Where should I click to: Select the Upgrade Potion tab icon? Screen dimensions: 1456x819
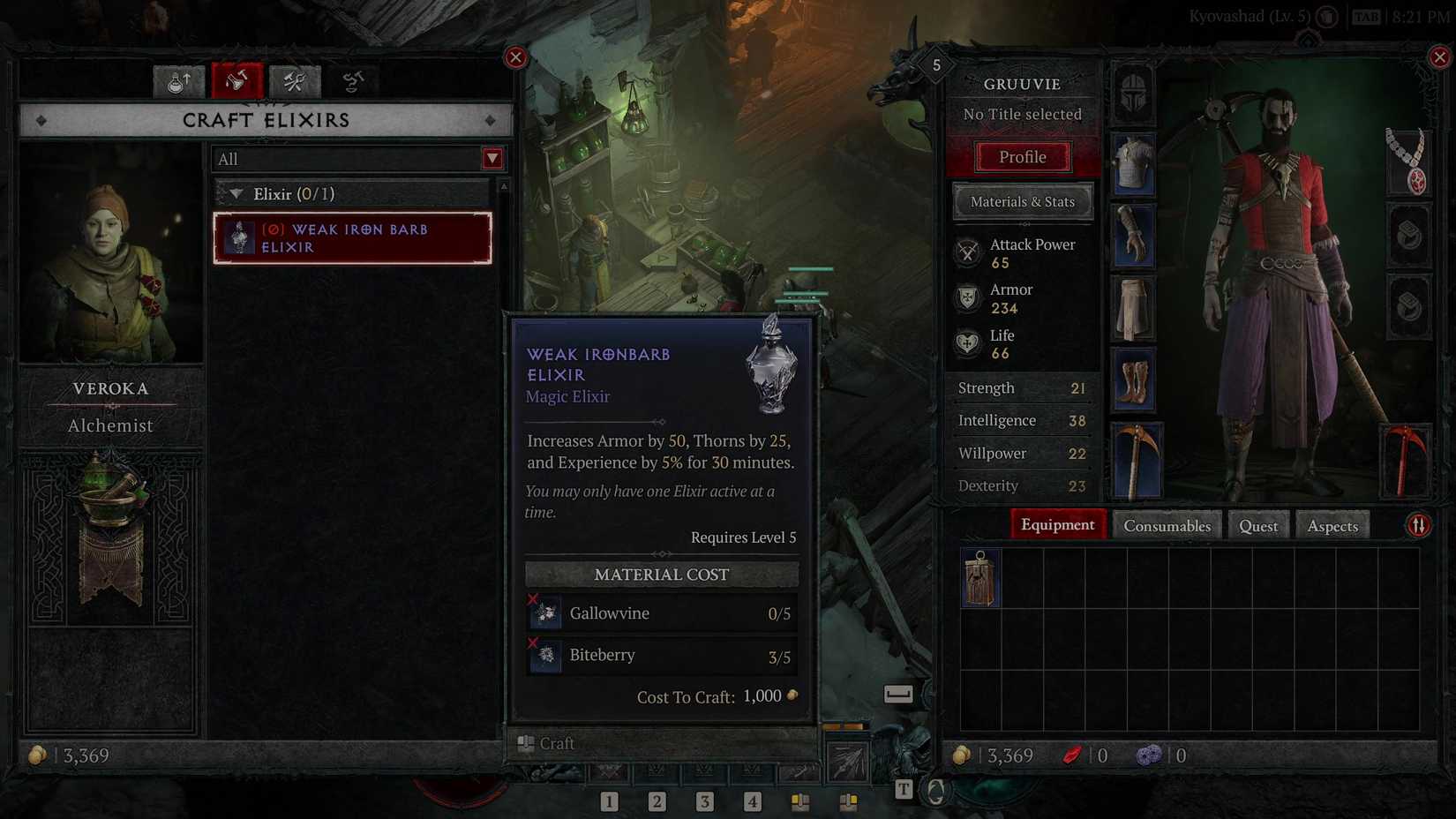point(179,81)
